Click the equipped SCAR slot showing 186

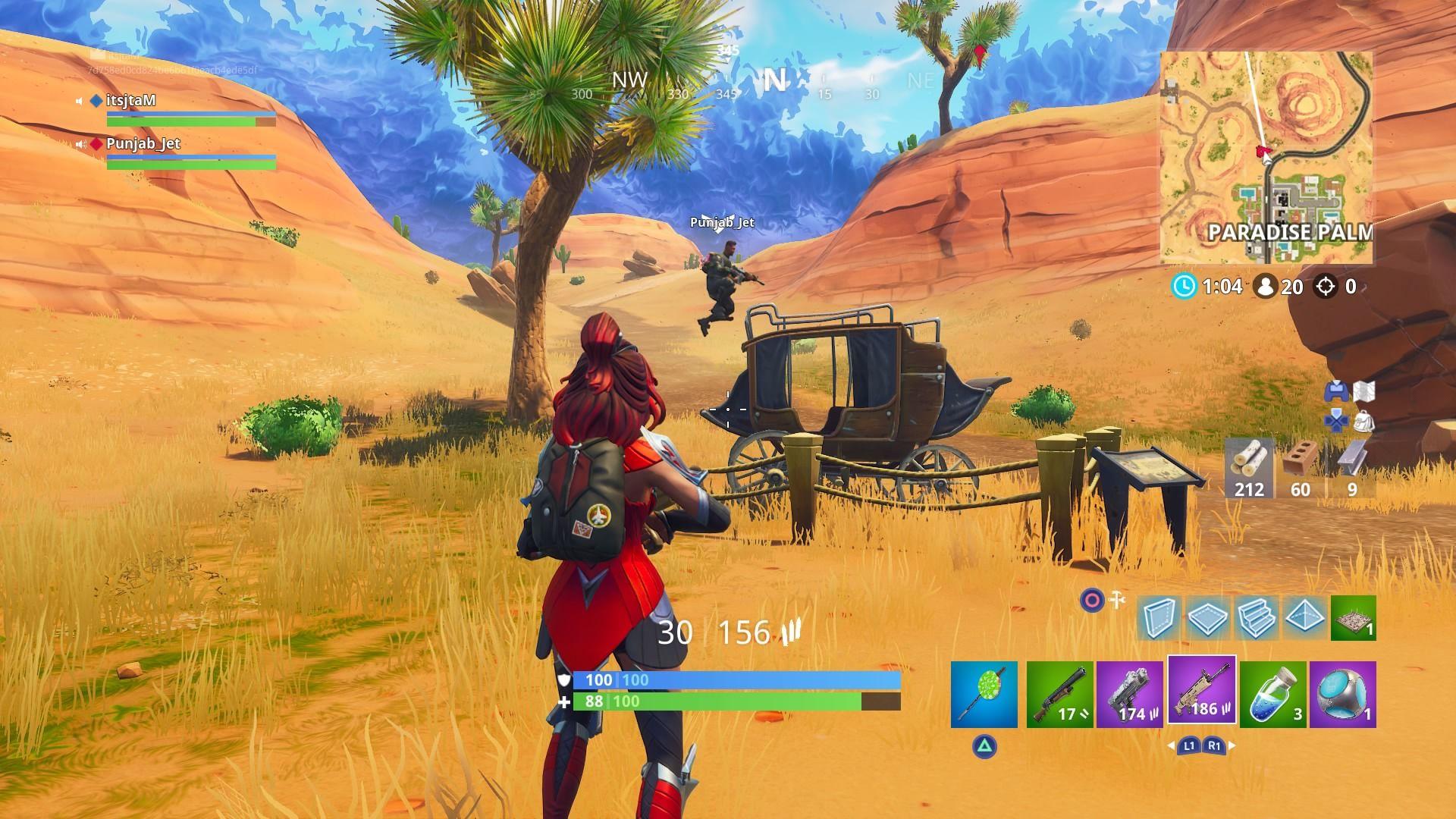point(1203,692)
